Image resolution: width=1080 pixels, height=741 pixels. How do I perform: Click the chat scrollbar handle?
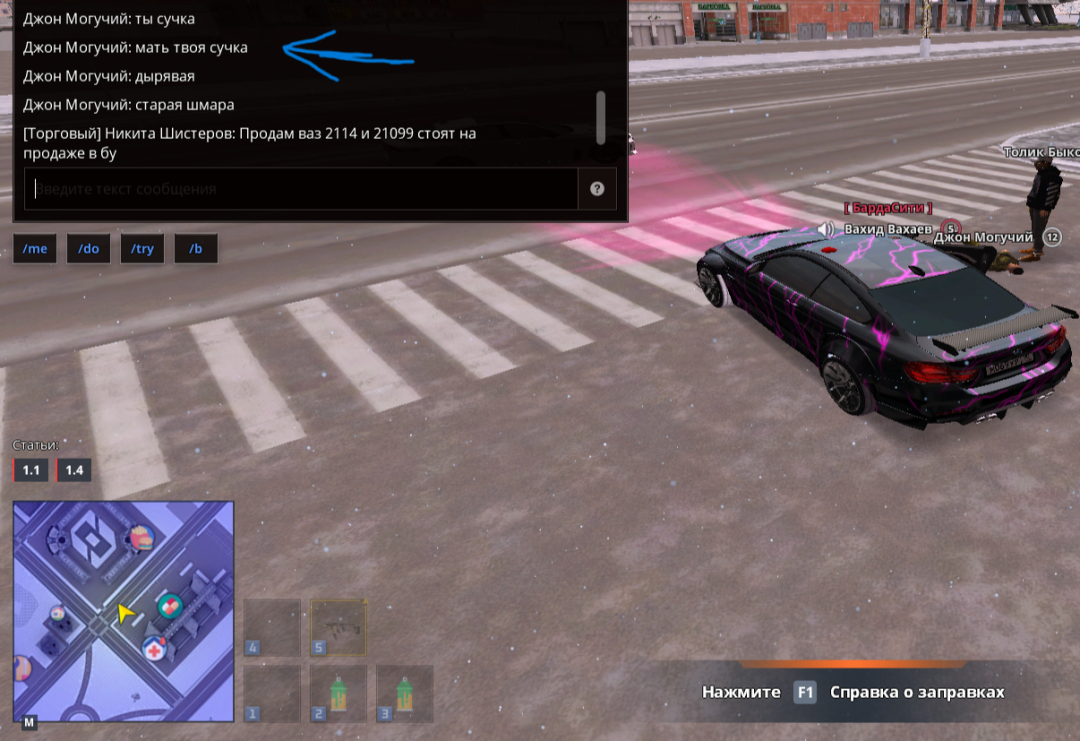(x=600, y=117)
